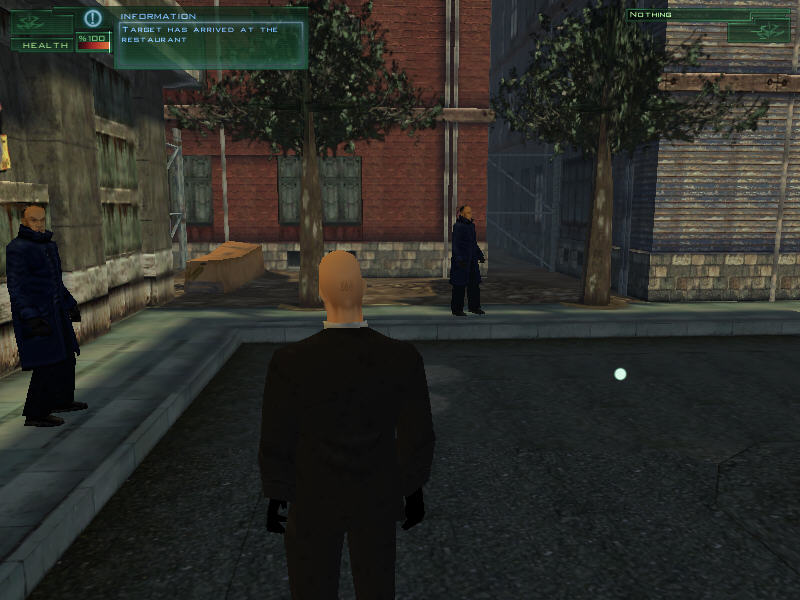
Task: Click the exclamation mark information icon
Action: [x=93, y=18]
